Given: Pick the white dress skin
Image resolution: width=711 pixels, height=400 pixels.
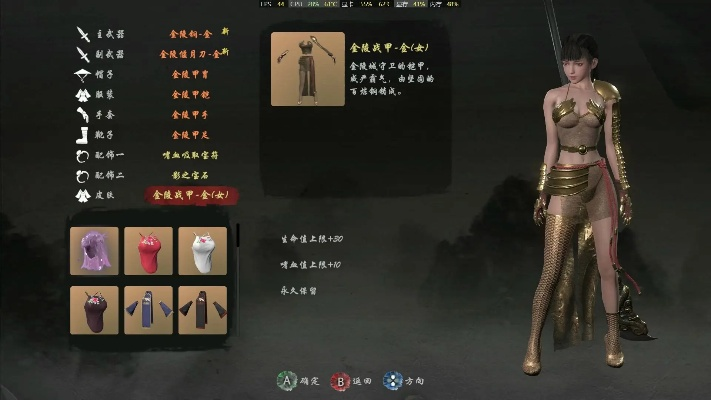Looking at the screenshot, I should pyautogui.click(x=202, y=250).
